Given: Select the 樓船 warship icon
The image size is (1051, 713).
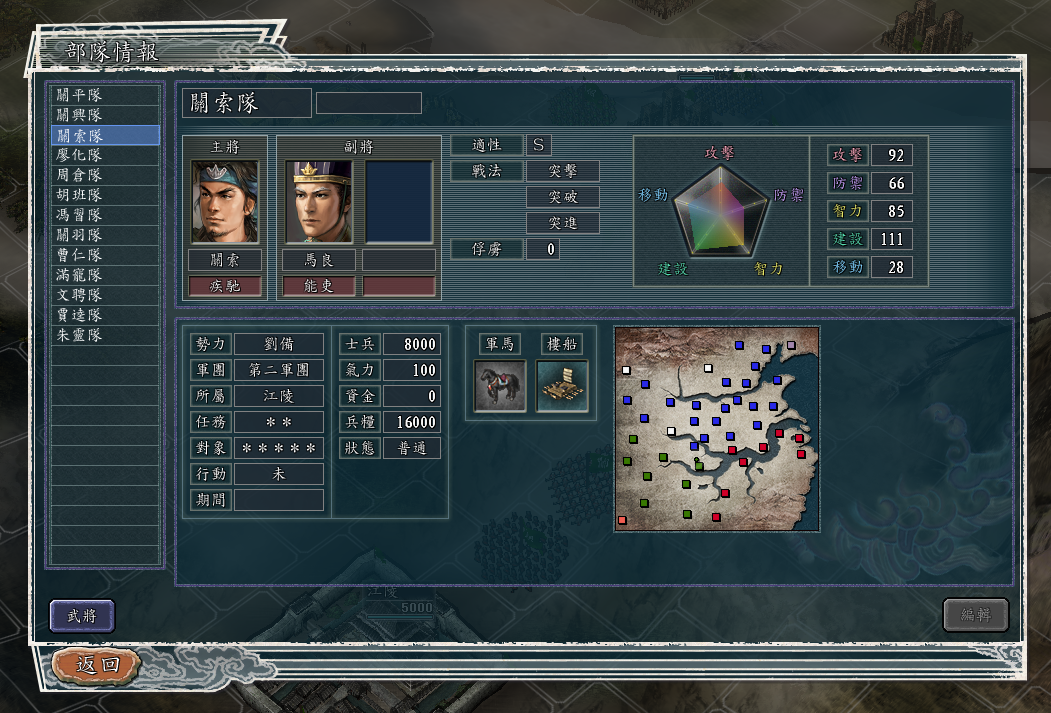Looking at the screenshot, I should 562,386.
